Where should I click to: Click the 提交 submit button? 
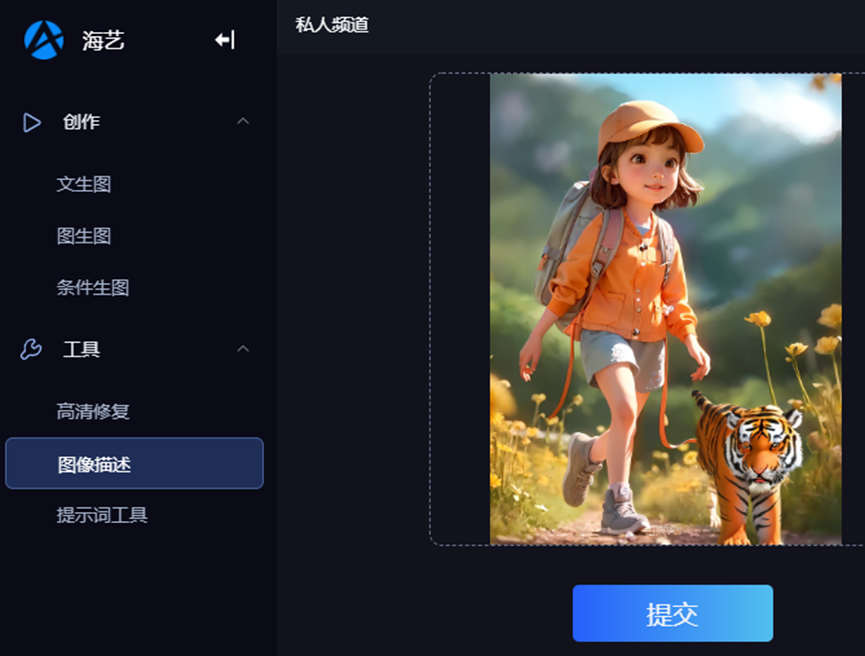point(672,613)
